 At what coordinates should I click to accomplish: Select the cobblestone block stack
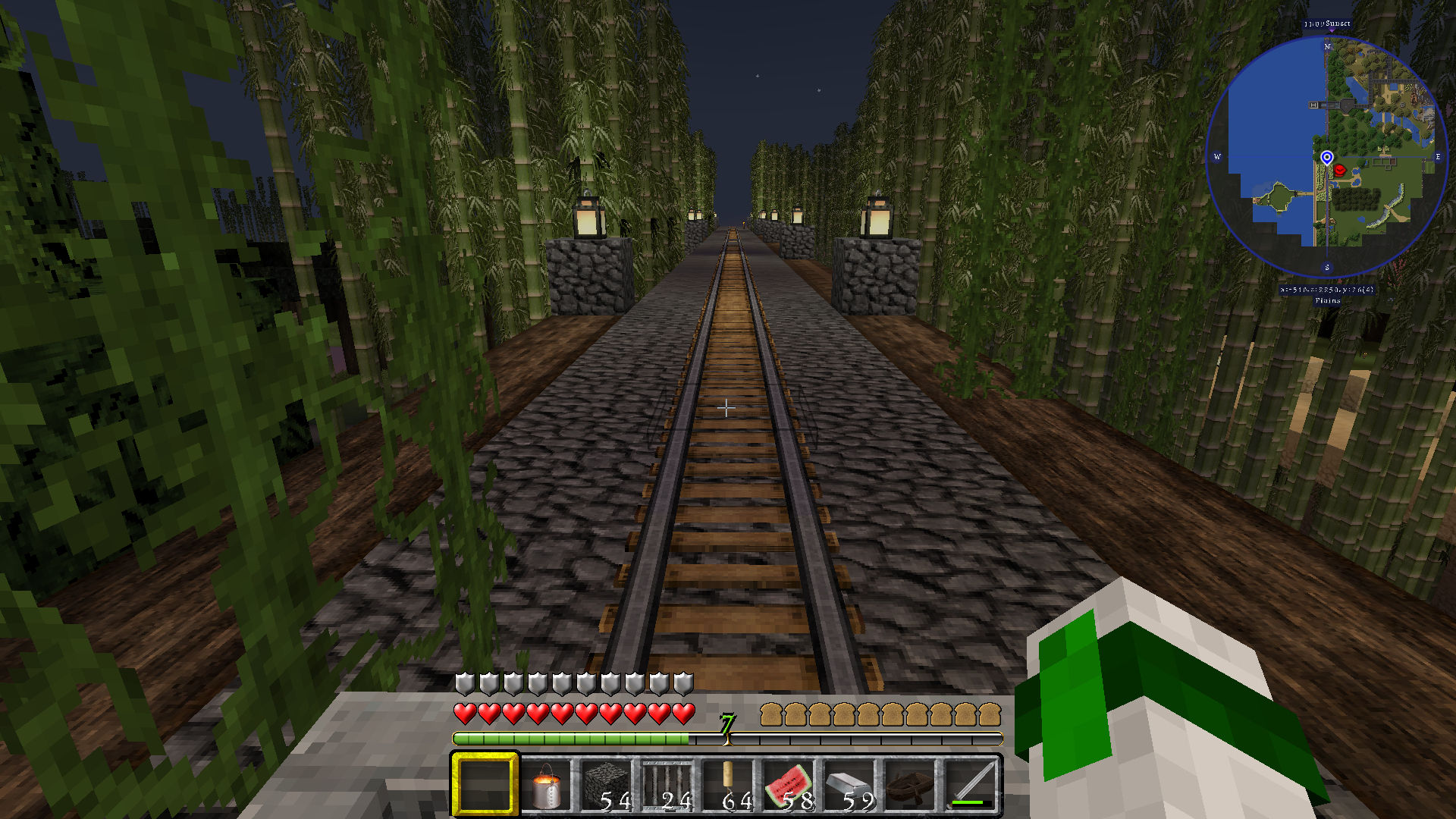607,785
